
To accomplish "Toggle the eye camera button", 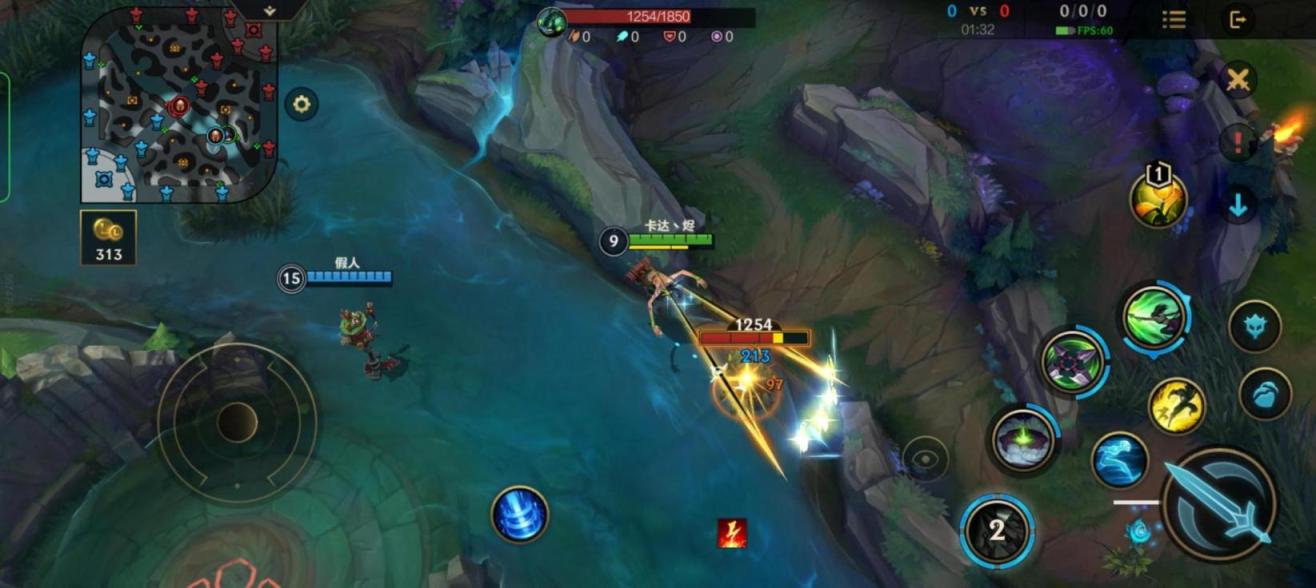I will tap(925, 459).
